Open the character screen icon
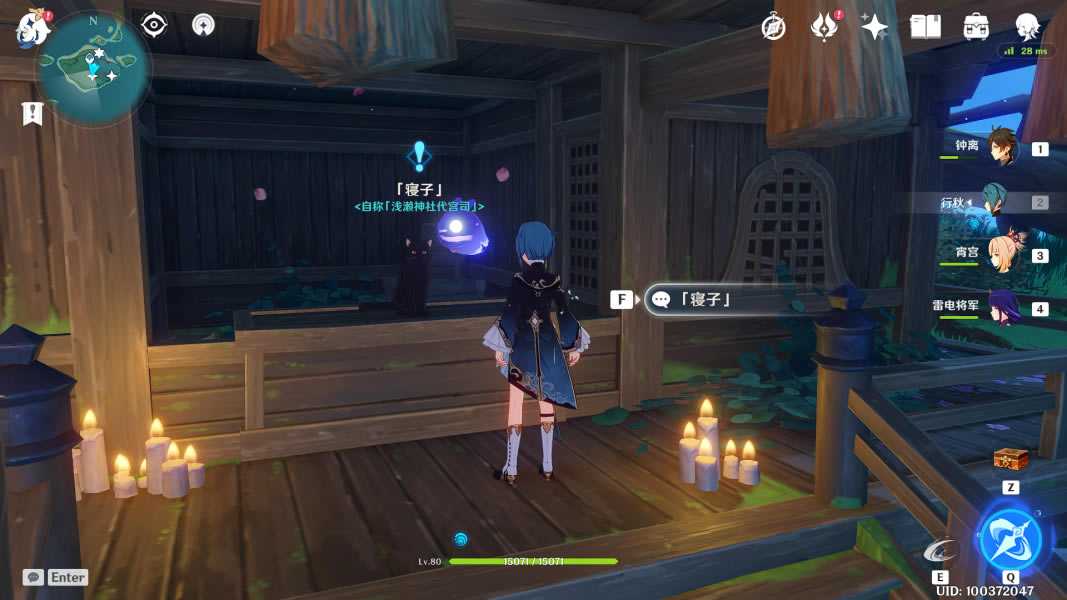The image size is (1067, 600). tap(1027, 27)
